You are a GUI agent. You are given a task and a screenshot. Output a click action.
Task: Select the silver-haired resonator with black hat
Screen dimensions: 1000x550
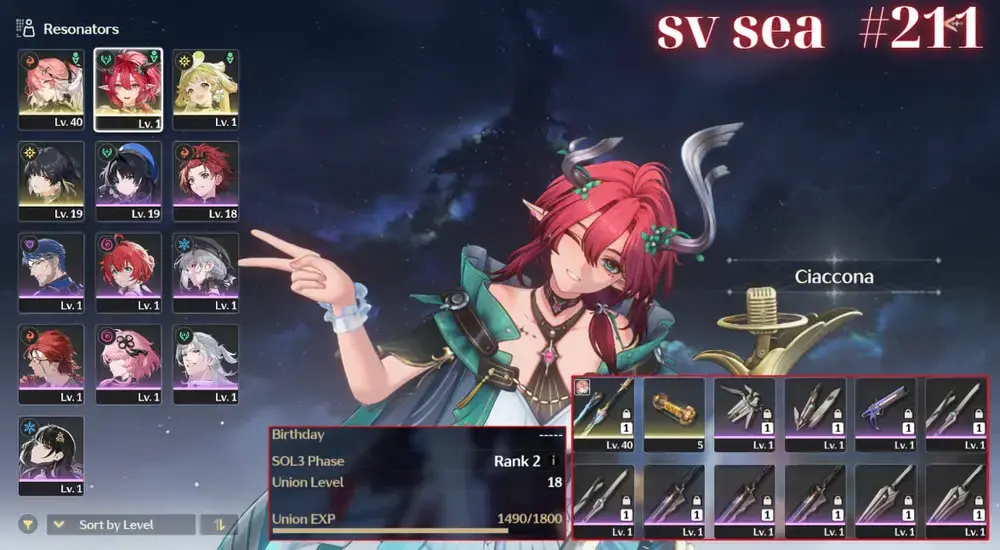click(x=206, y=273)
